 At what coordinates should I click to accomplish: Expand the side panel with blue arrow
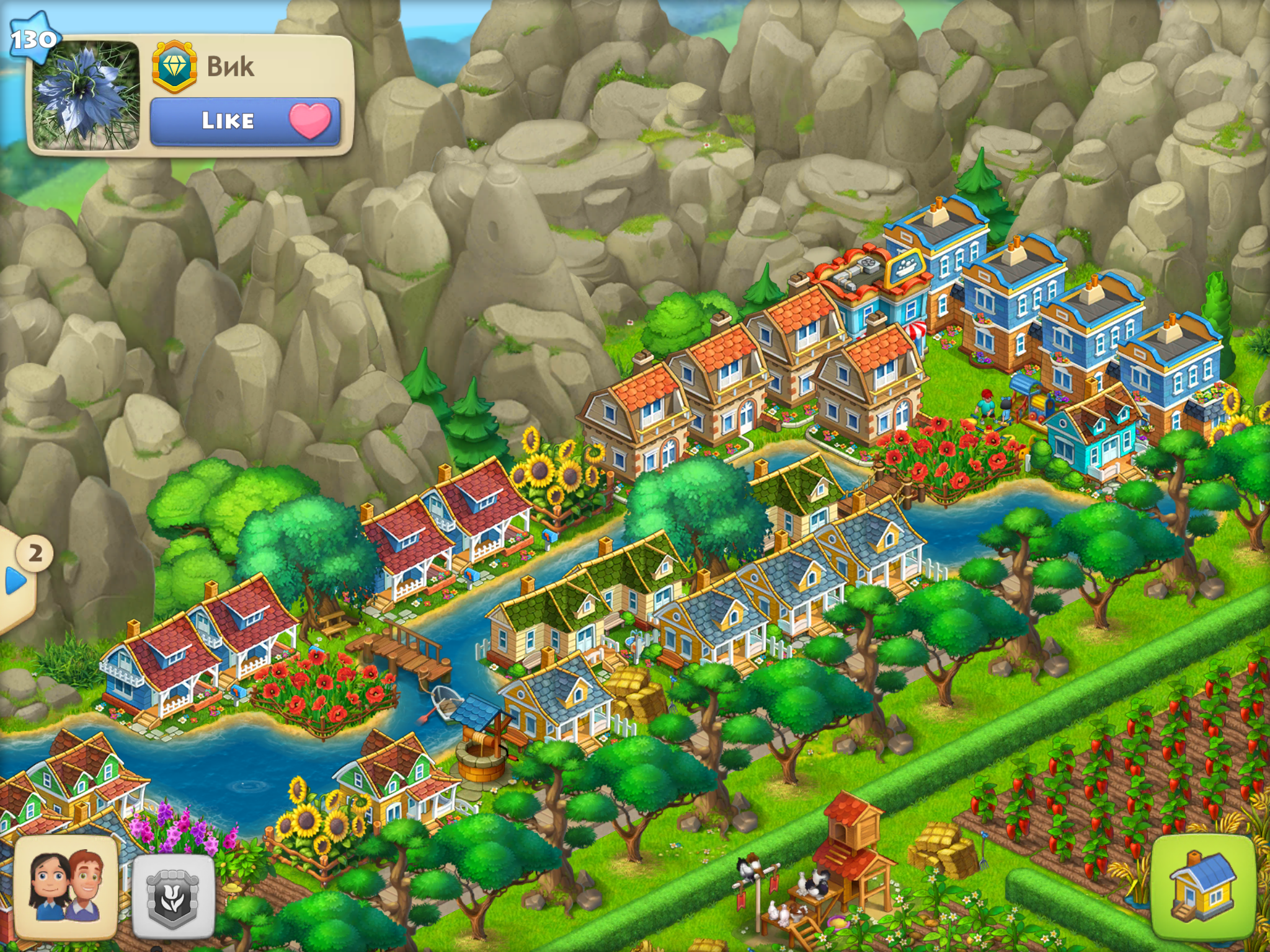pos(15,581)
